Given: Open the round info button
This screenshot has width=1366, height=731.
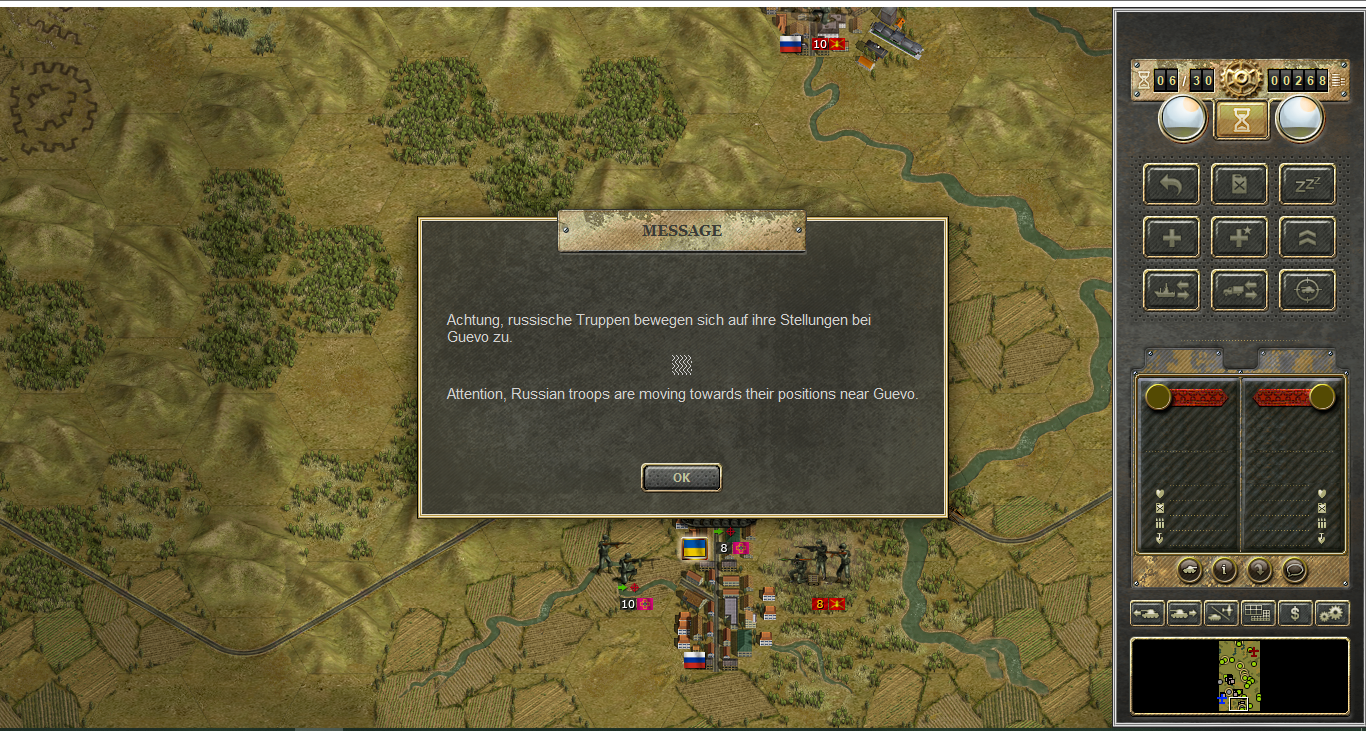Looking at the screenshot, I should pyautogui.click(x=1225, y=570).
